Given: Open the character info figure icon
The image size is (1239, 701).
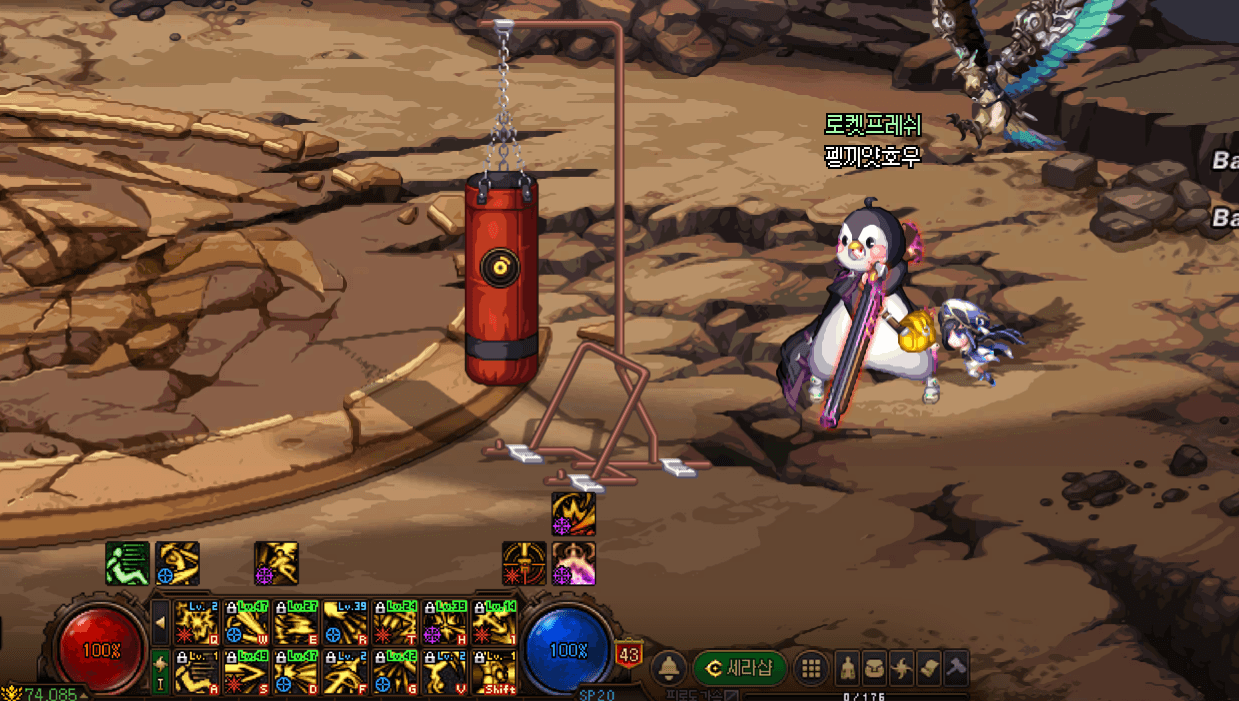Looking at the screenshot, I should point(847,668).
